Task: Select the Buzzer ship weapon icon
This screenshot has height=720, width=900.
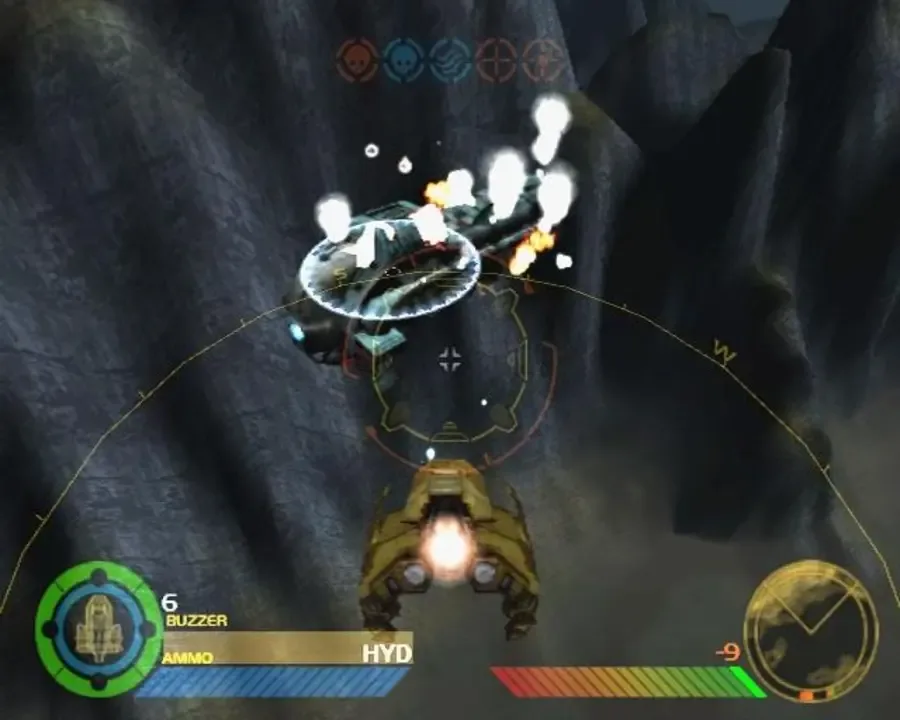Action: pyautogui.click(x=98, y=628)
